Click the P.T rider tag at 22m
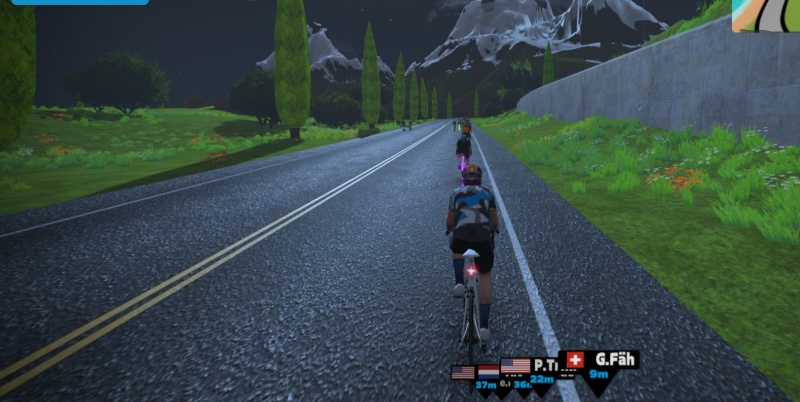This screenshot has height=402, width=800. pyautogui.click(x=543, y=368)
